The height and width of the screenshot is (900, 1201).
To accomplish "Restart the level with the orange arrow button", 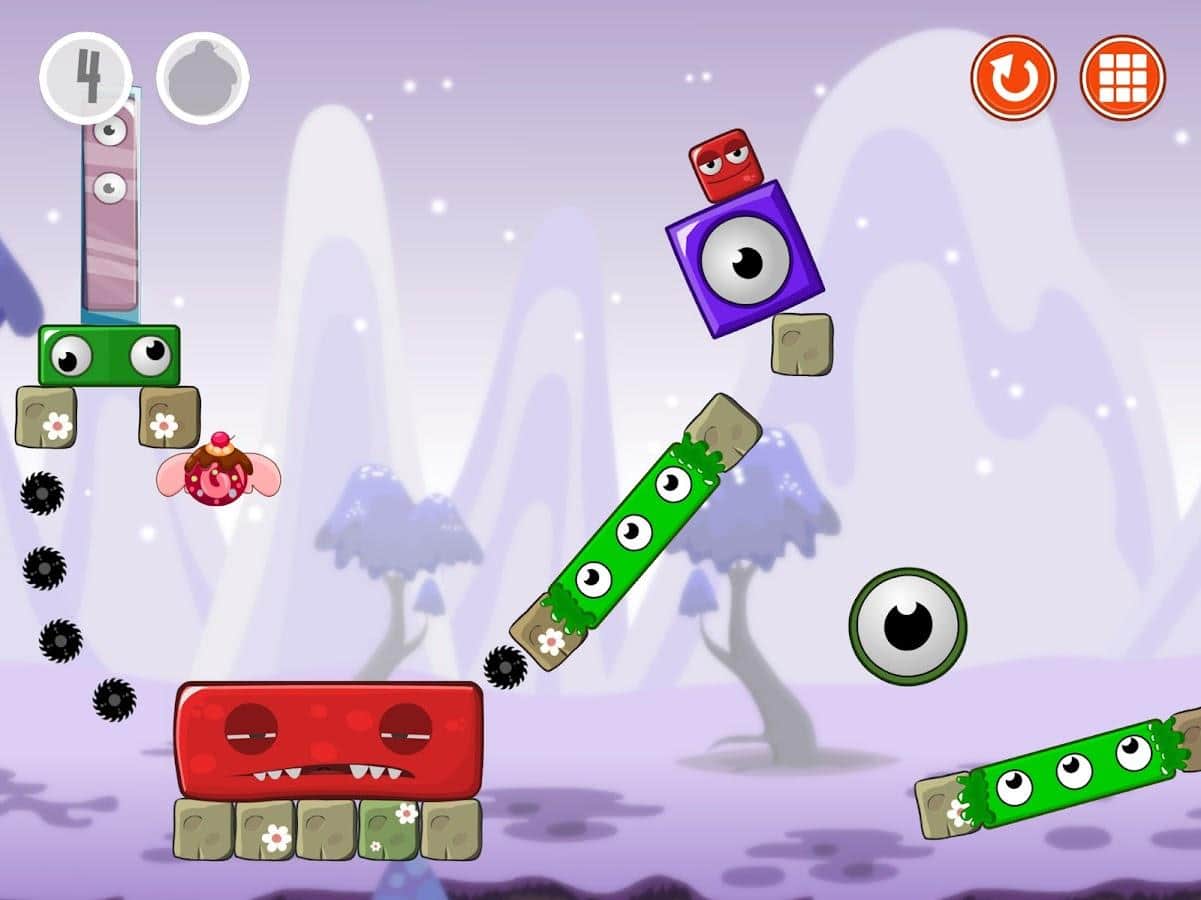I will pos(1013,78).
